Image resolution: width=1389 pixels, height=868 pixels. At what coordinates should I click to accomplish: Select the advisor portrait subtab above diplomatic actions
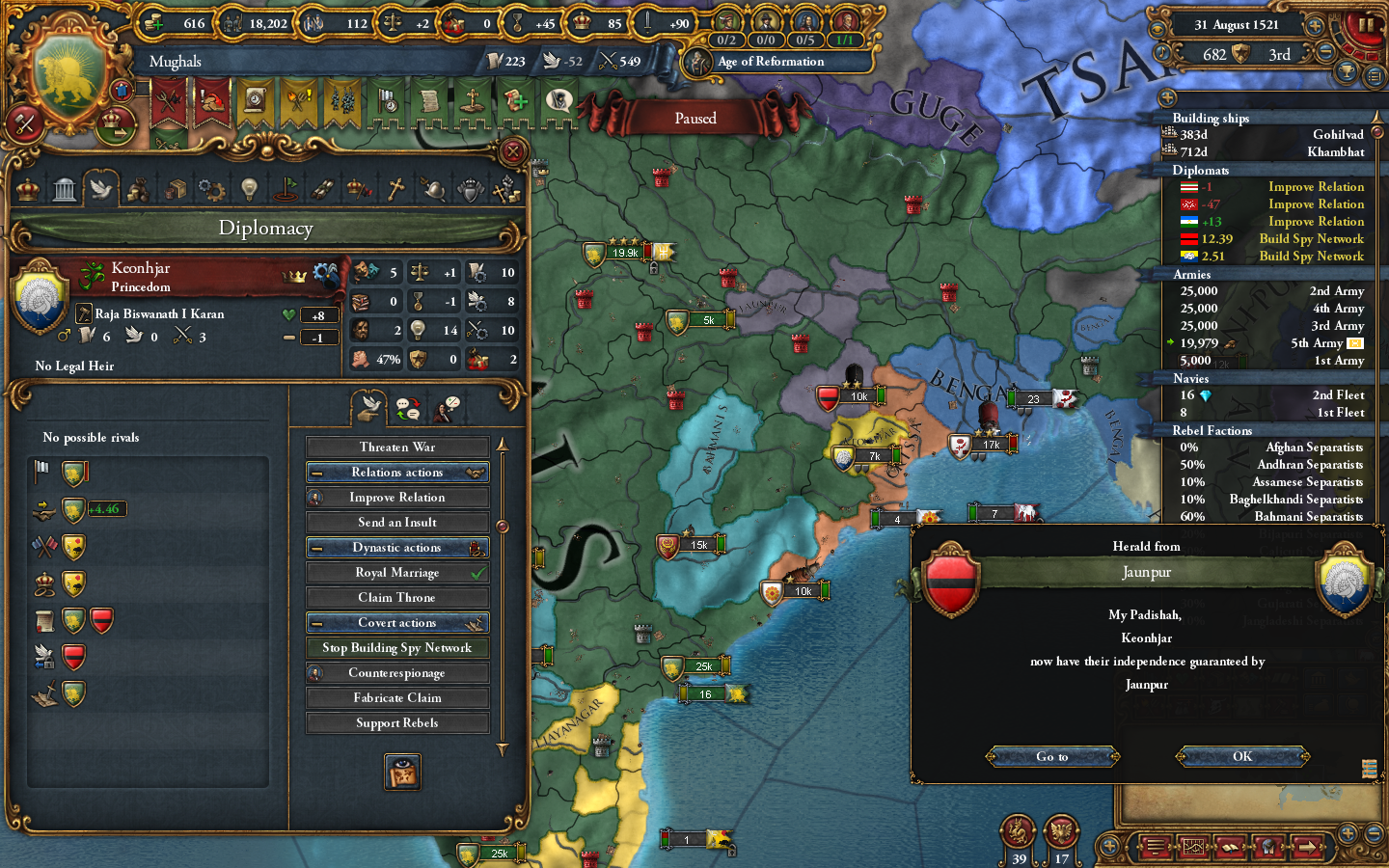pos(444,410)
